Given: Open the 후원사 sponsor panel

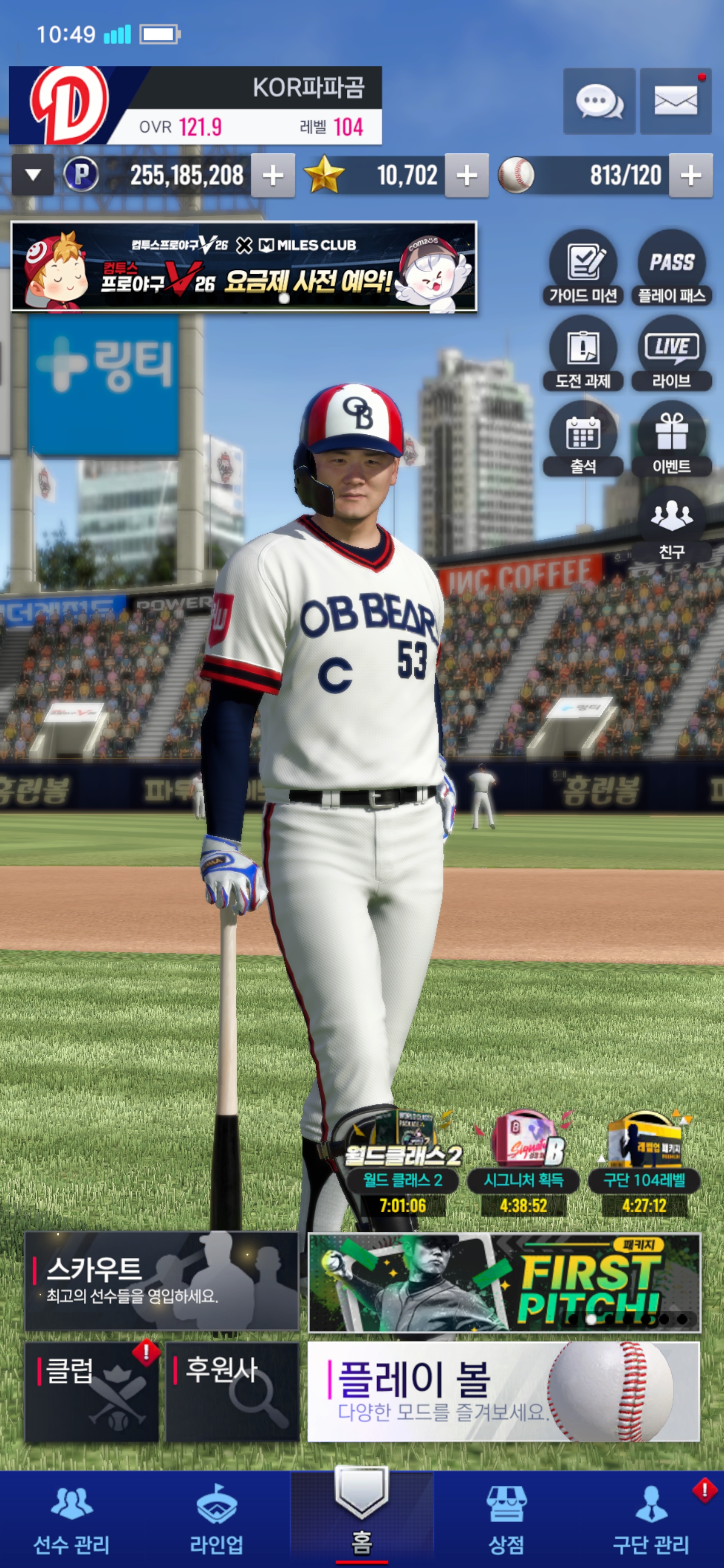Looking at the screenshot, I should [232, 1392].
